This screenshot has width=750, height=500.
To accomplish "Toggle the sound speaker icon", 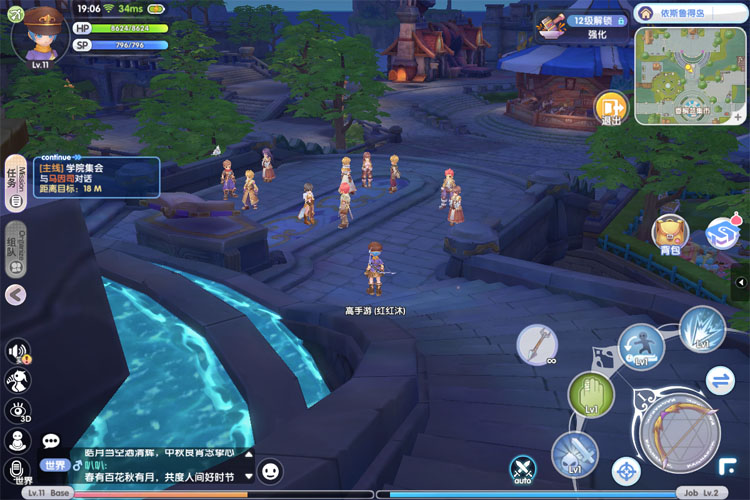I will [x=17, y=351].
